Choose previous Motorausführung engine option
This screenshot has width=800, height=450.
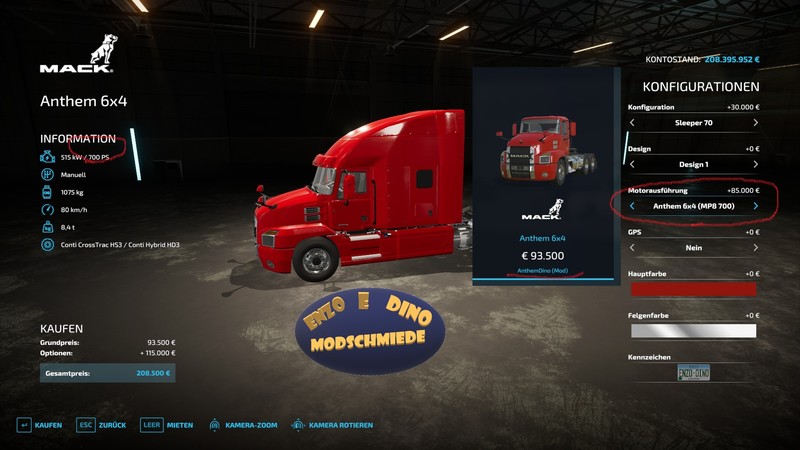pyautogui.click(x=632, y=206)
